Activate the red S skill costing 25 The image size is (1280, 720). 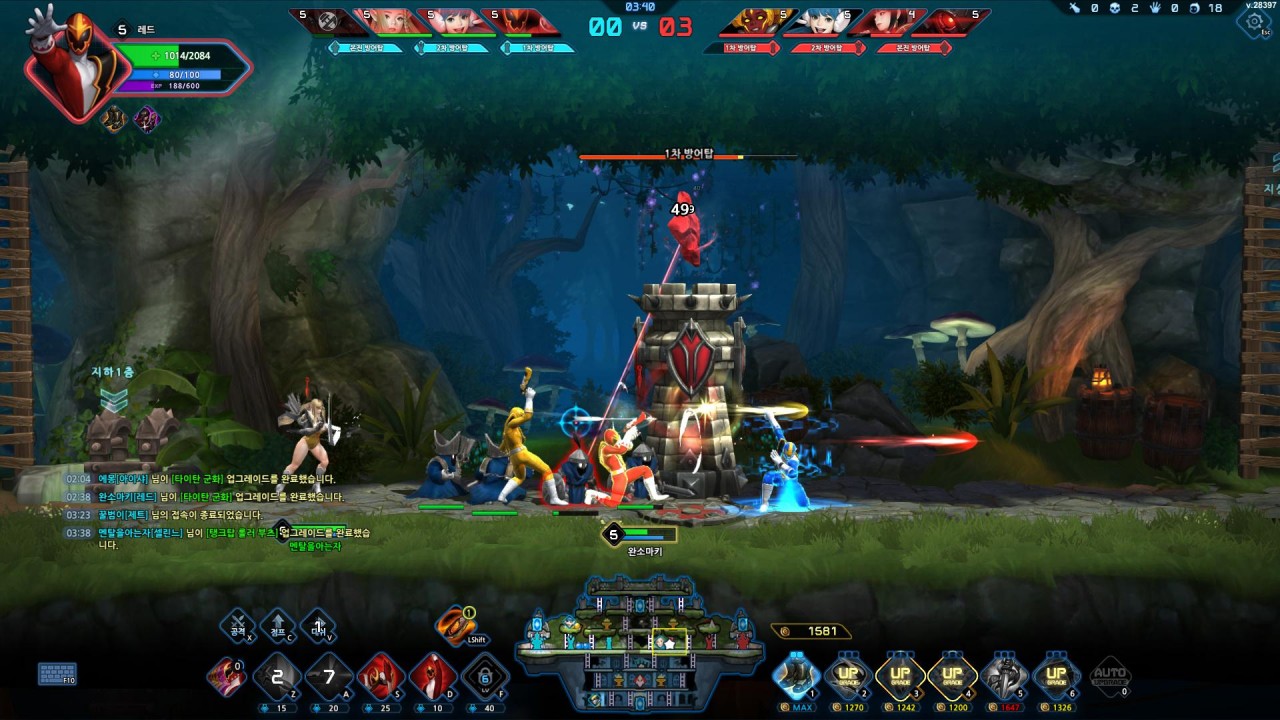click(381, 677)
